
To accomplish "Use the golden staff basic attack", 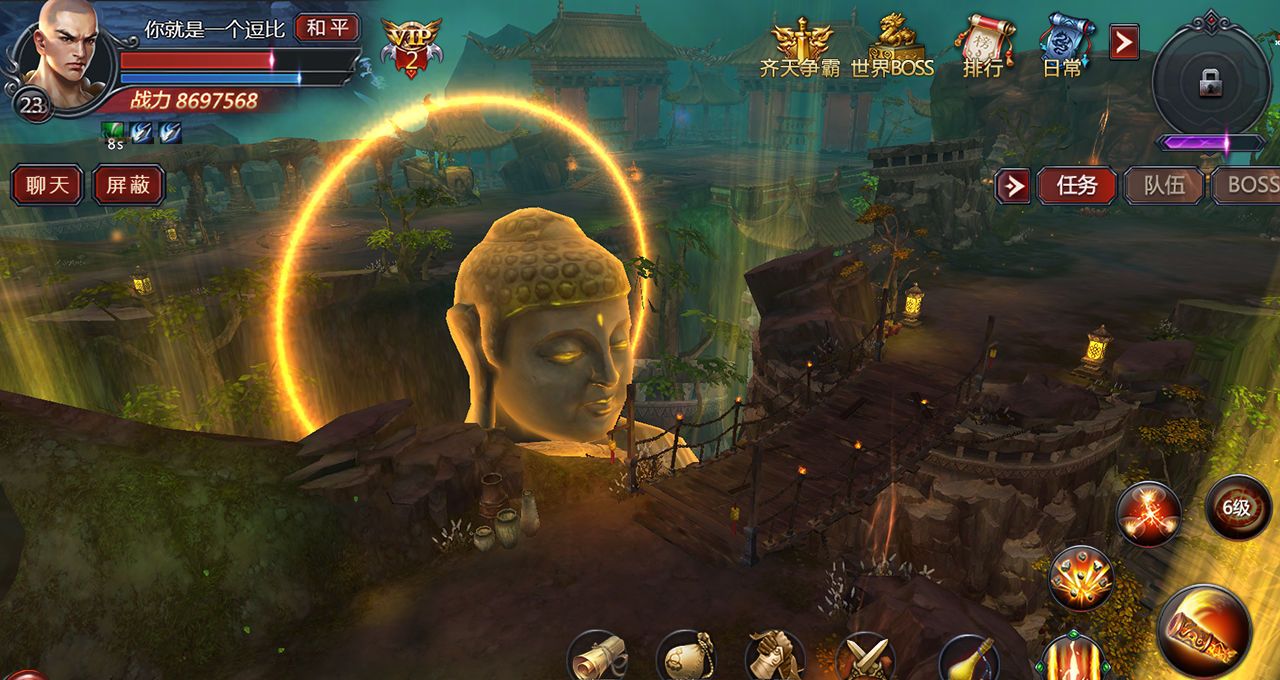I will tap(1204, 630).
